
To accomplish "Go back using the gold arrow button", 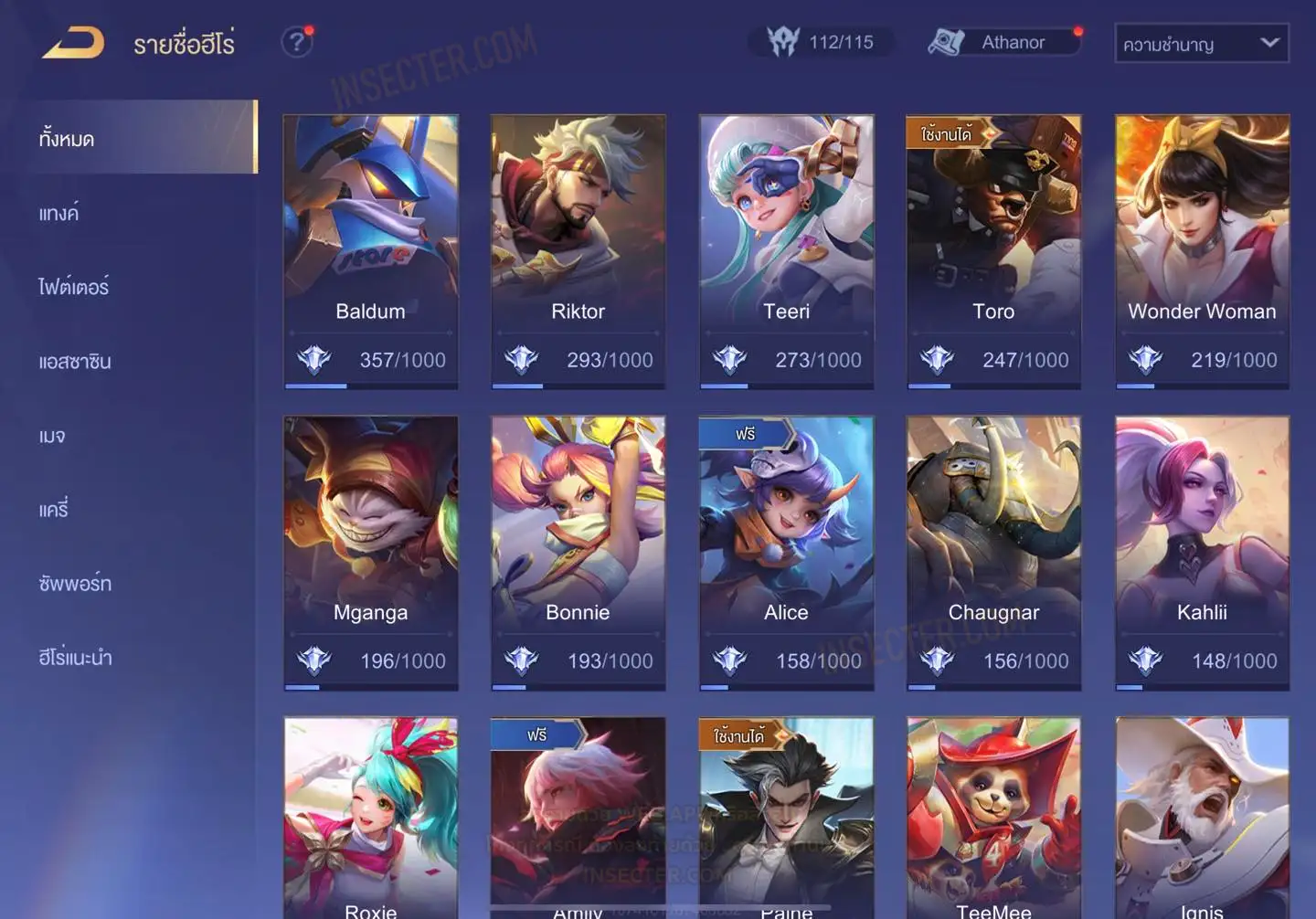I will (73, 43).
